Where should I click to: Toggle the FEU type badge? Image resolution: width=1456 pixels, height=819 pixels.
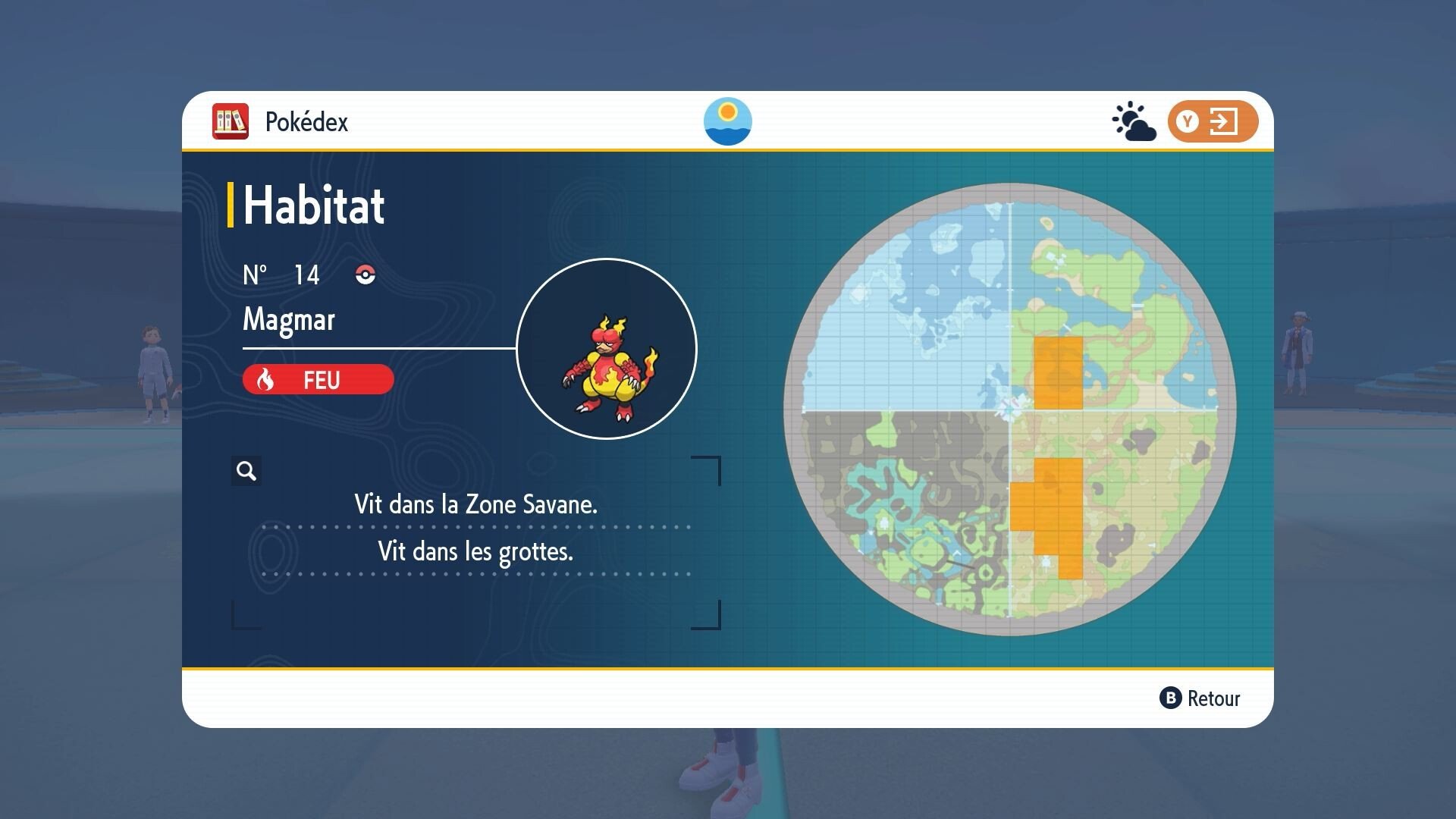click(x=317, y=379)
